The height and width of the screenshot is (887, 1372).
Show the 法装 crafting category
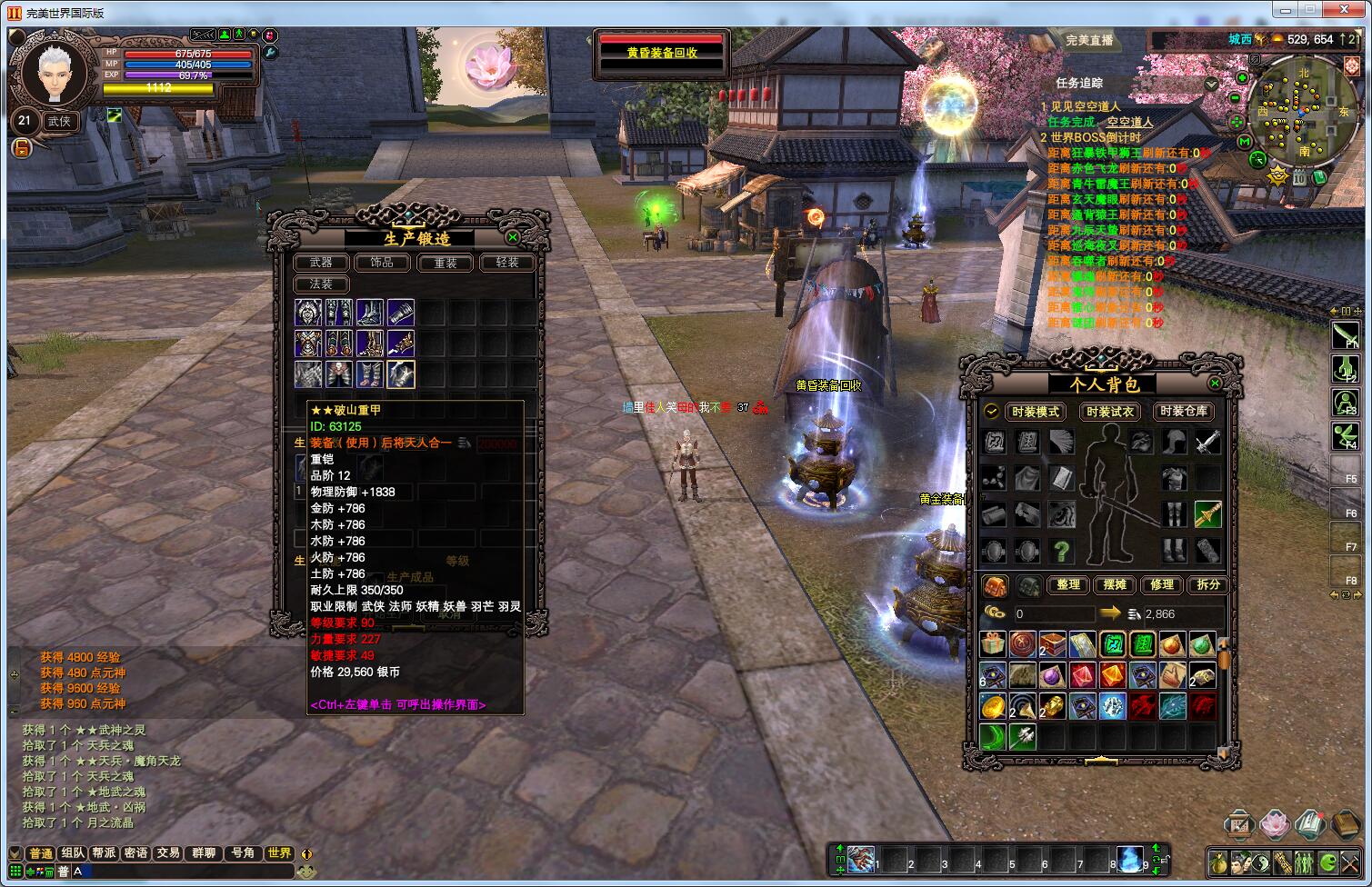point(321,284)
